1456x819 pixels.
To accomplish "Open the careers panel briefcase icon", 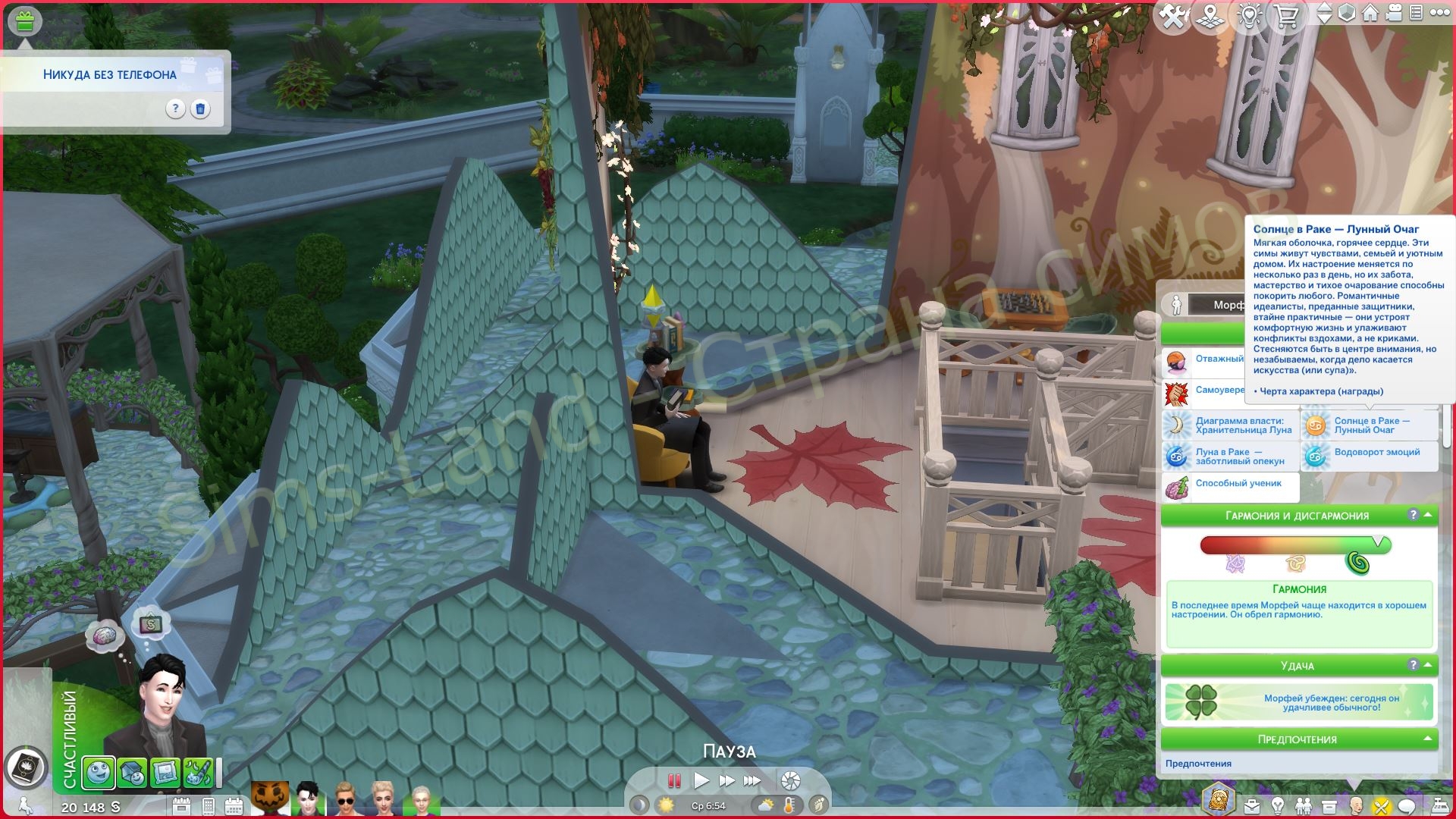I will point(1252,807).
